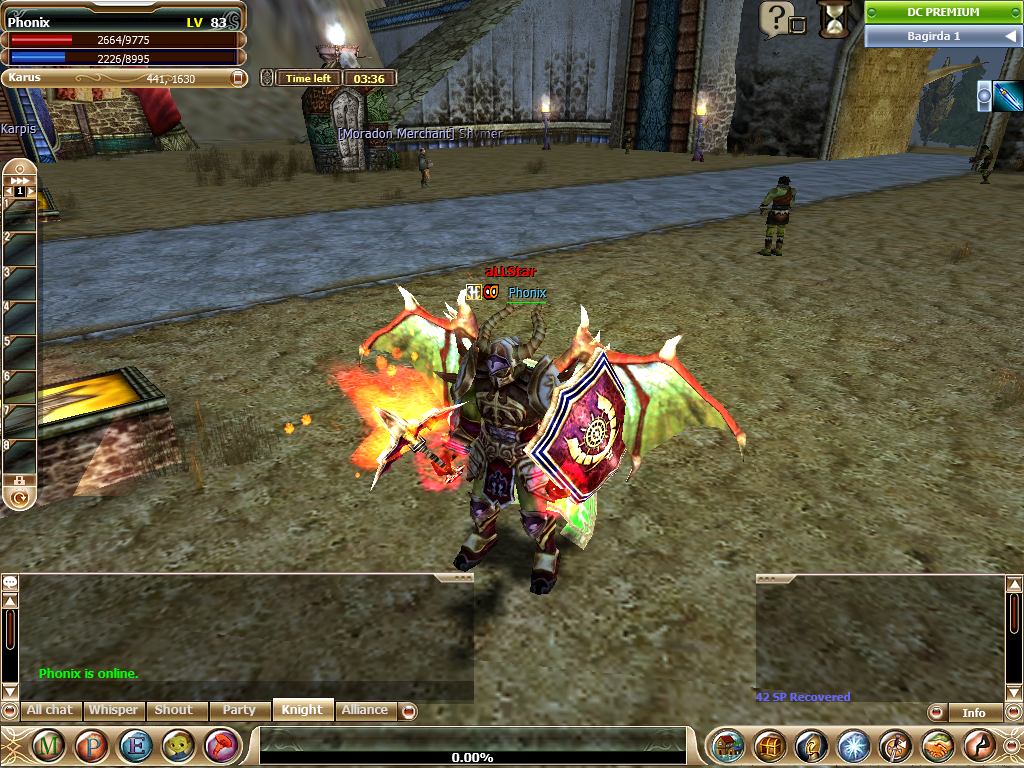Switch to the All chat tab
Viewport: 1024px width, 768px height.
(x=48, y=710)
